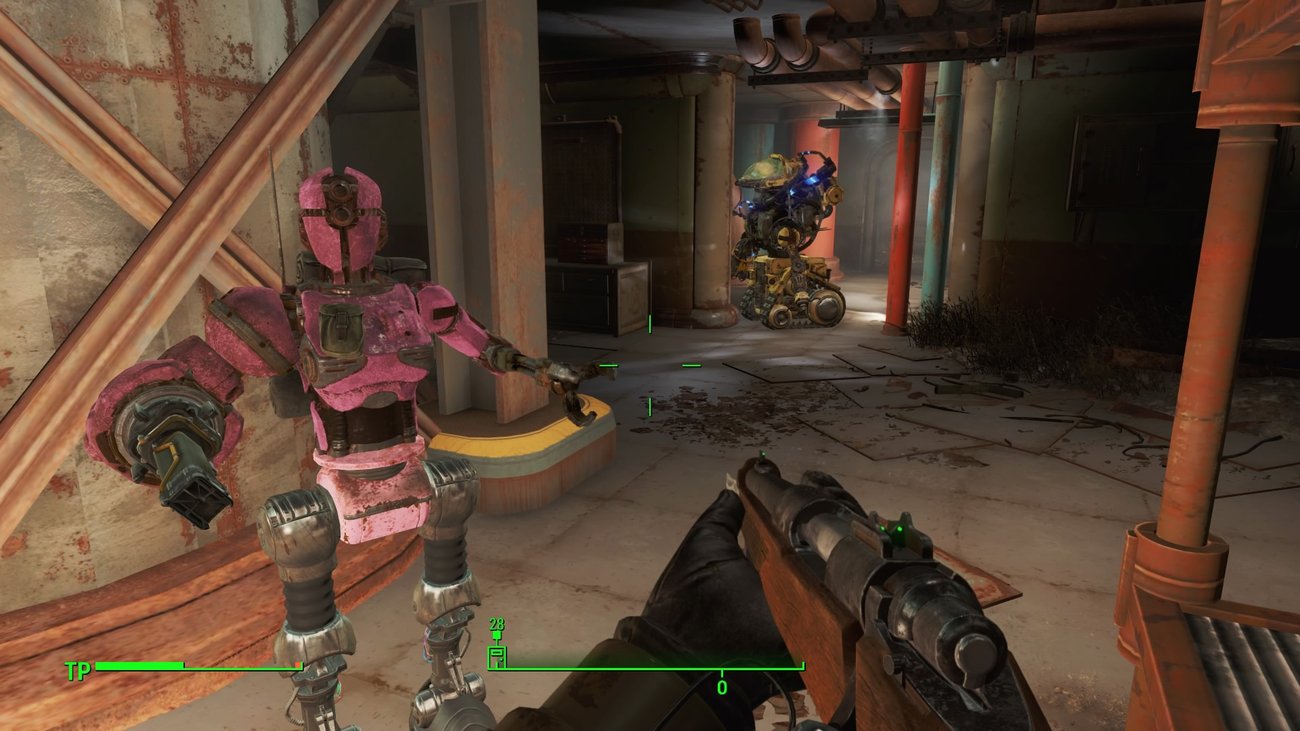
Task: Click the bottom tick of the crosshair
Action: point(650,406)
